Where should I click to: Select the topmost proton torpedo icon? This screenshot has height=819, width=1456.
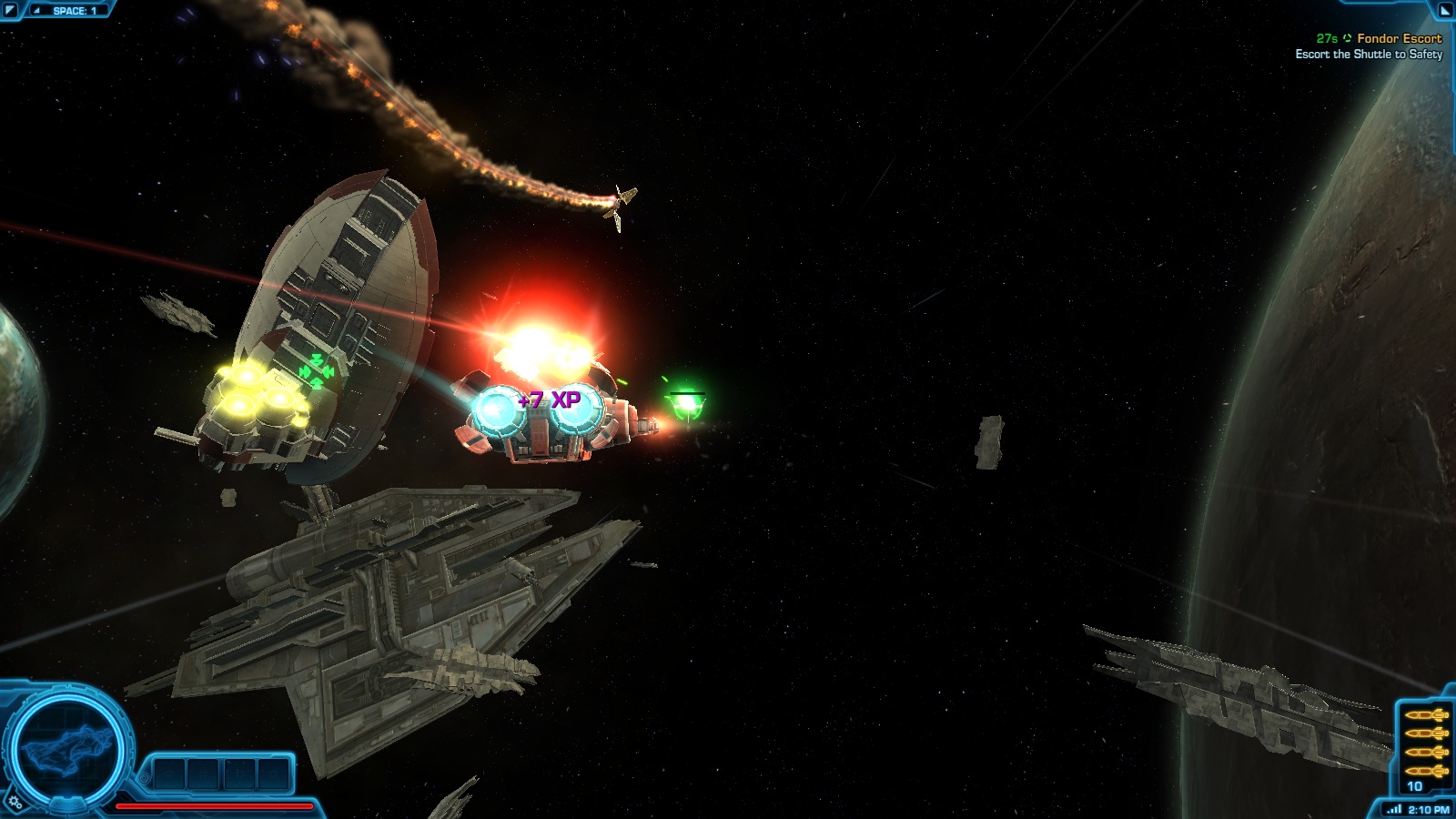point(1426,715)
